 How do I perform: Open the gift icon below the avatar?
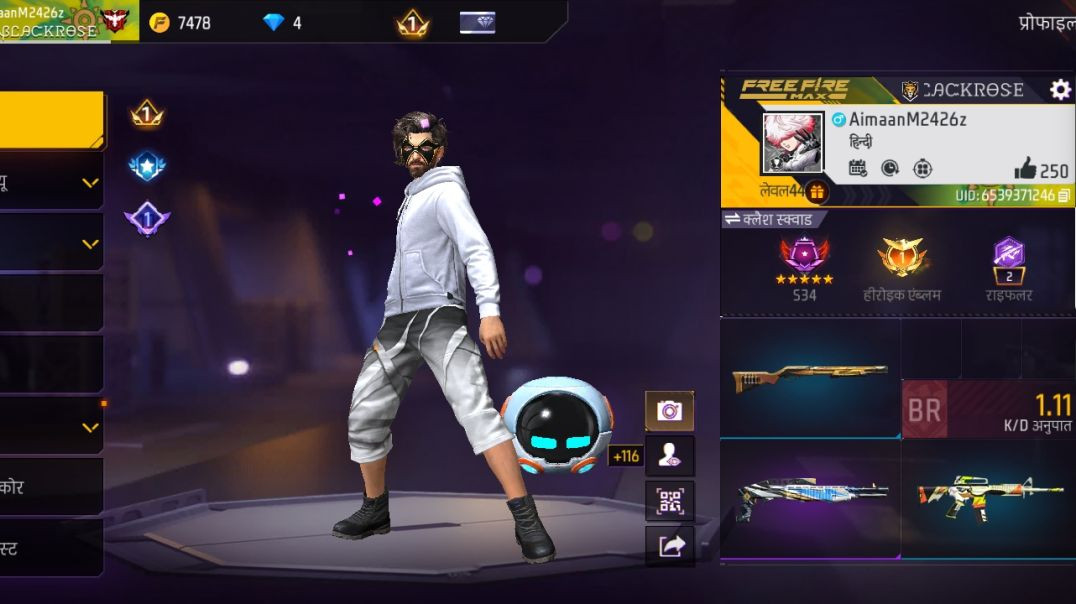pos(817,192)
